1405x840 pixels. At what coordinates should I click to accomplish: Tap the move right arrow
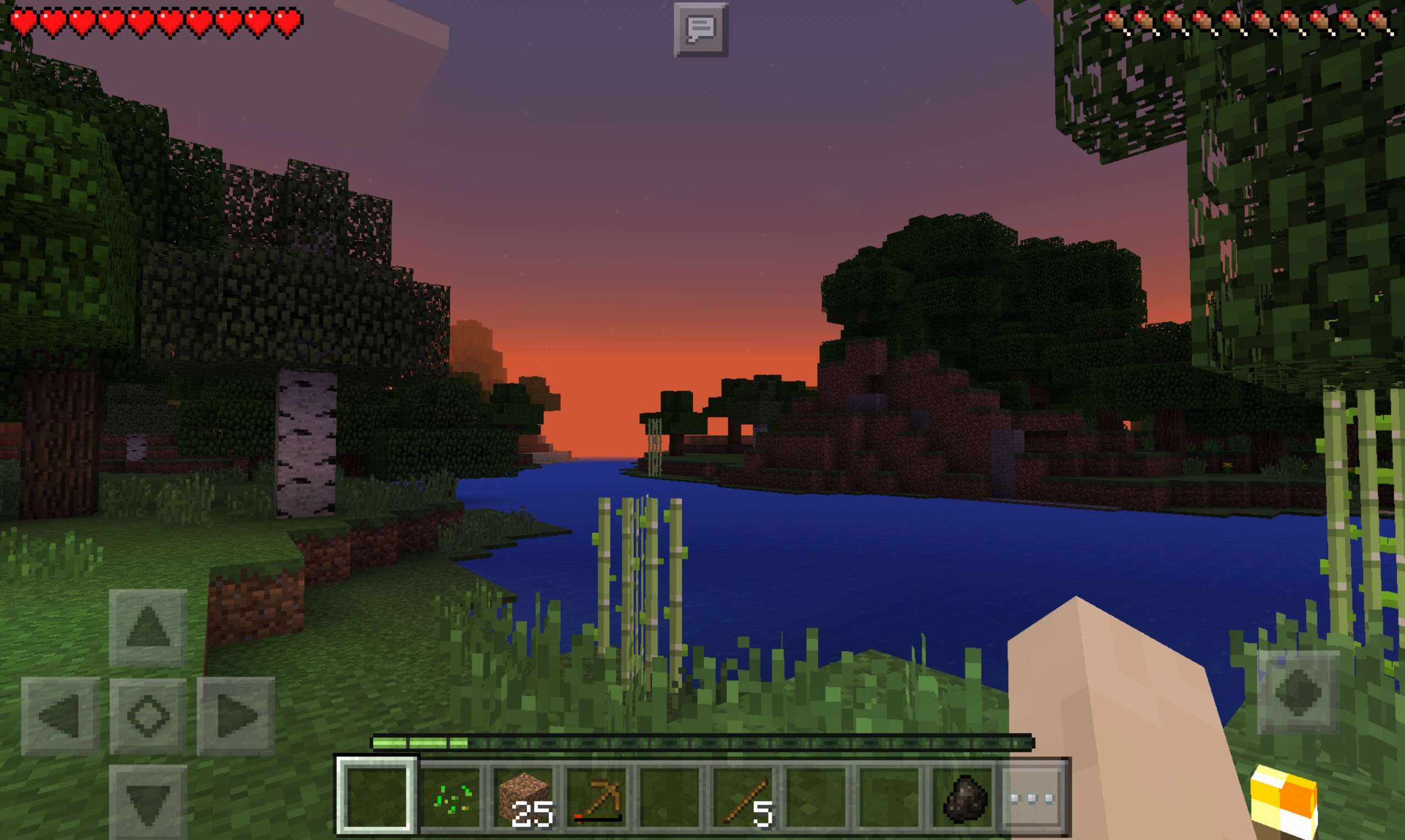[x=236, y=716]
